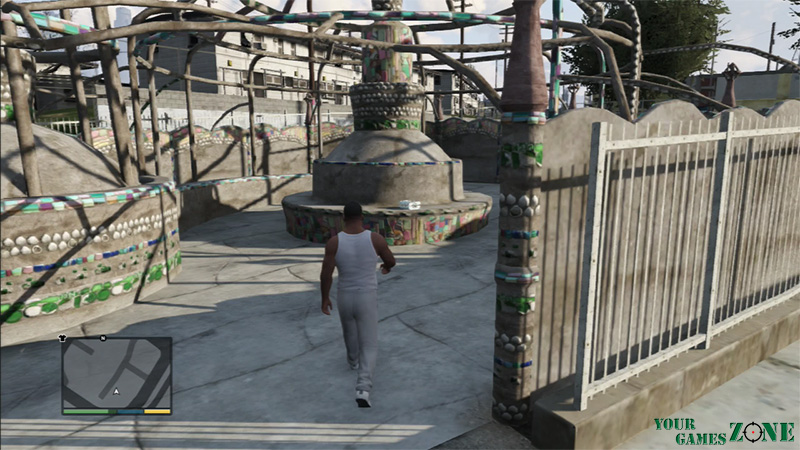Open the minimap radar
This screenshot has height=450, width=800.
pos(116,372)
